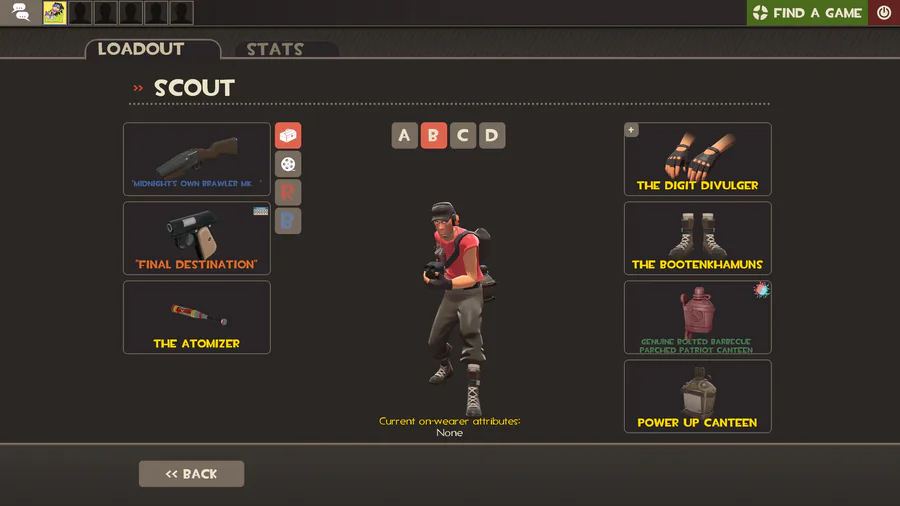This screenshot has height=506, width=900.
Task: Preview the RED team model
Action: [288, 192]
